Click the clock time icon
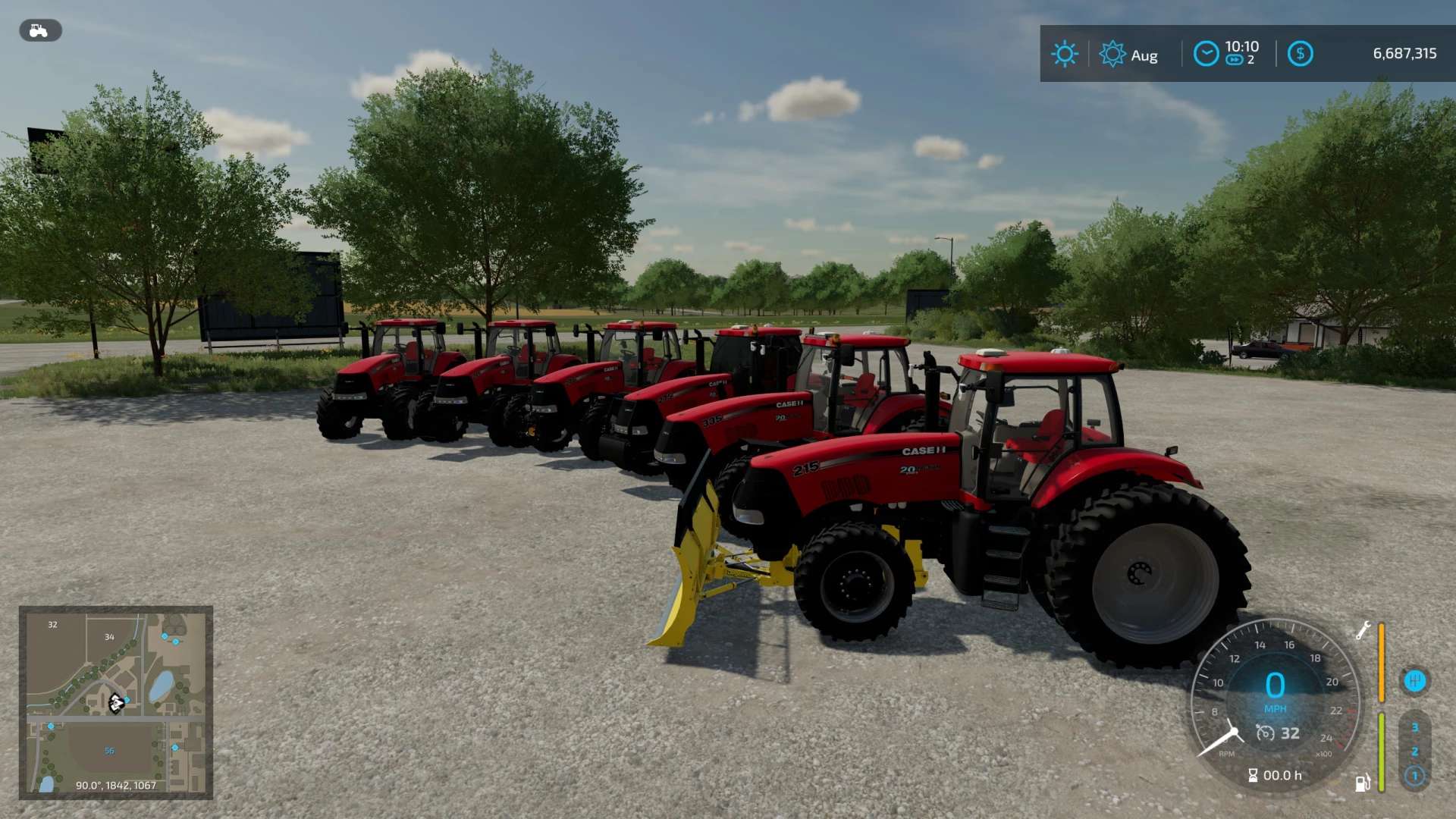This screenshot has width=1456, height=819. 1206,54
